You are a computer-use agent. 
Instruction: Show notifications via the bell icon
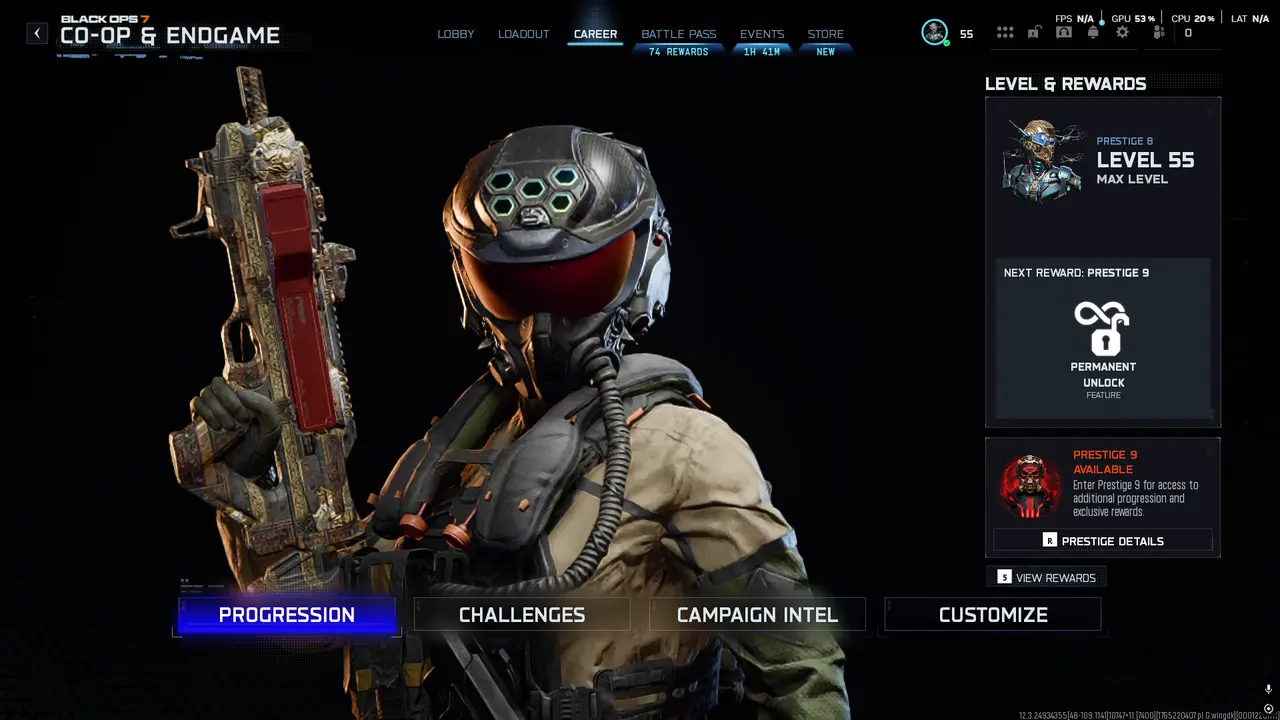point(1093,33)
